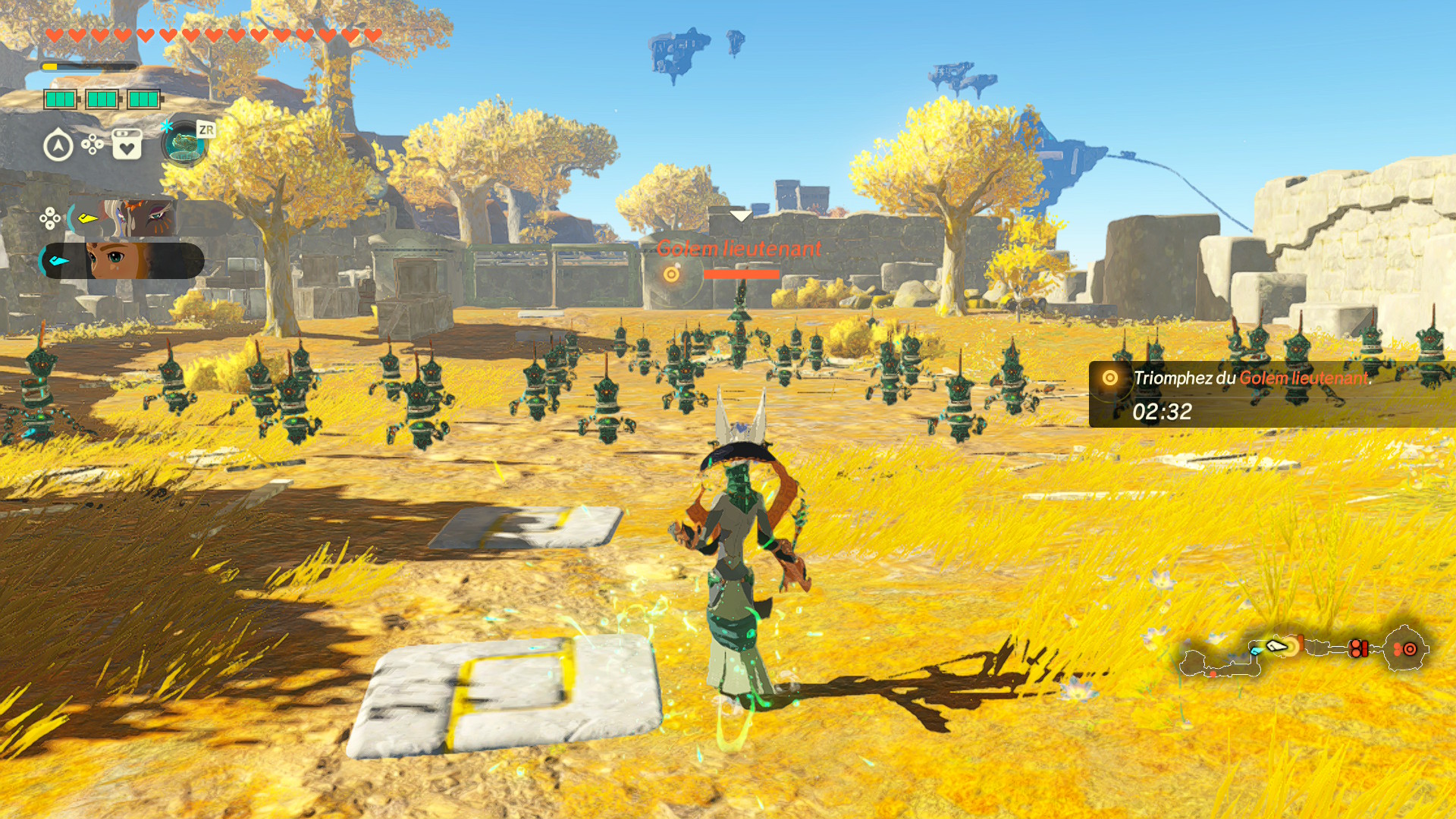Screen dimensions: 1456x819
Task: Click the white player arrow on minimap
Action: tap(1278, 646)
